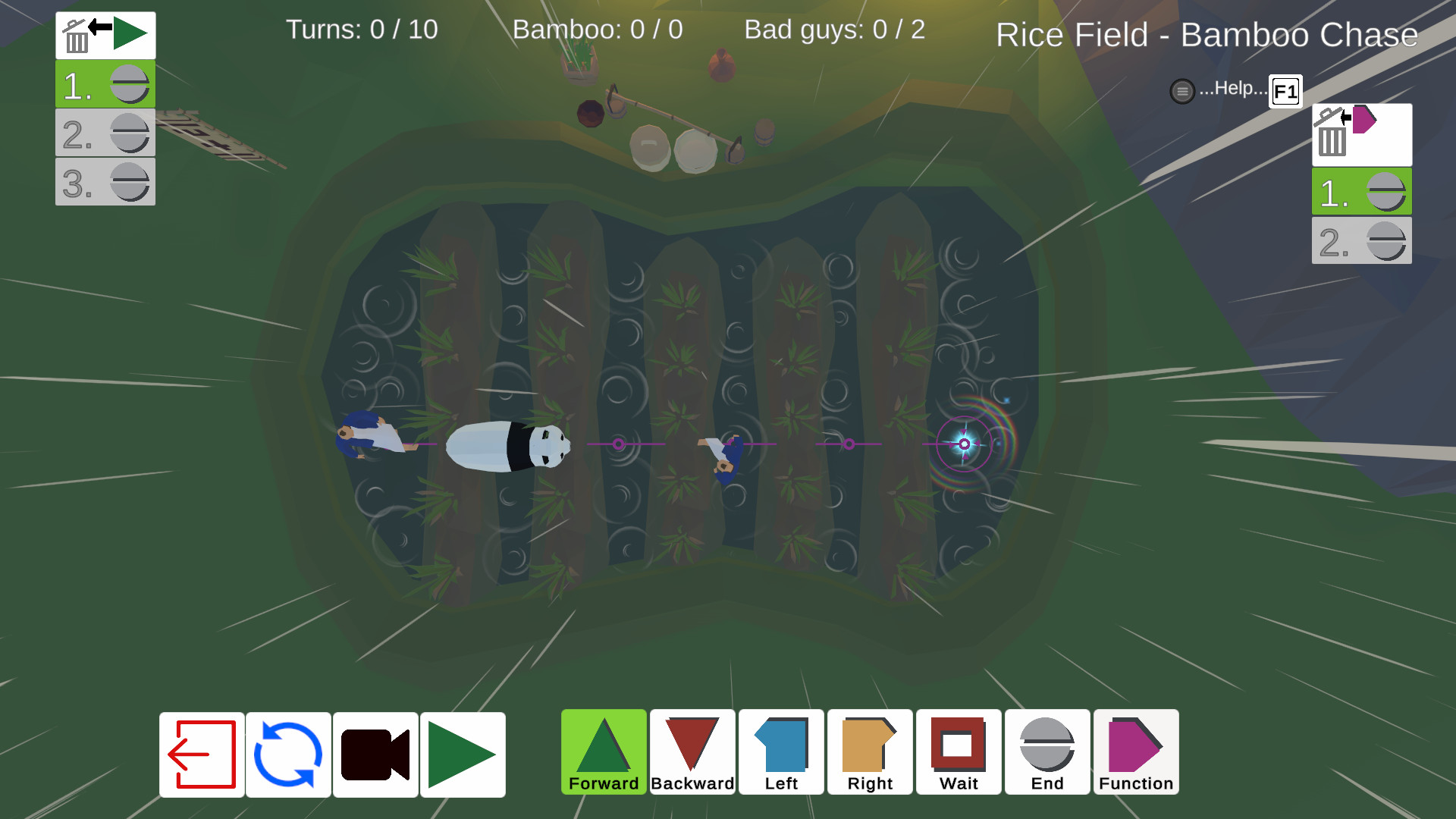Select the End command tile

(1047, 752)
